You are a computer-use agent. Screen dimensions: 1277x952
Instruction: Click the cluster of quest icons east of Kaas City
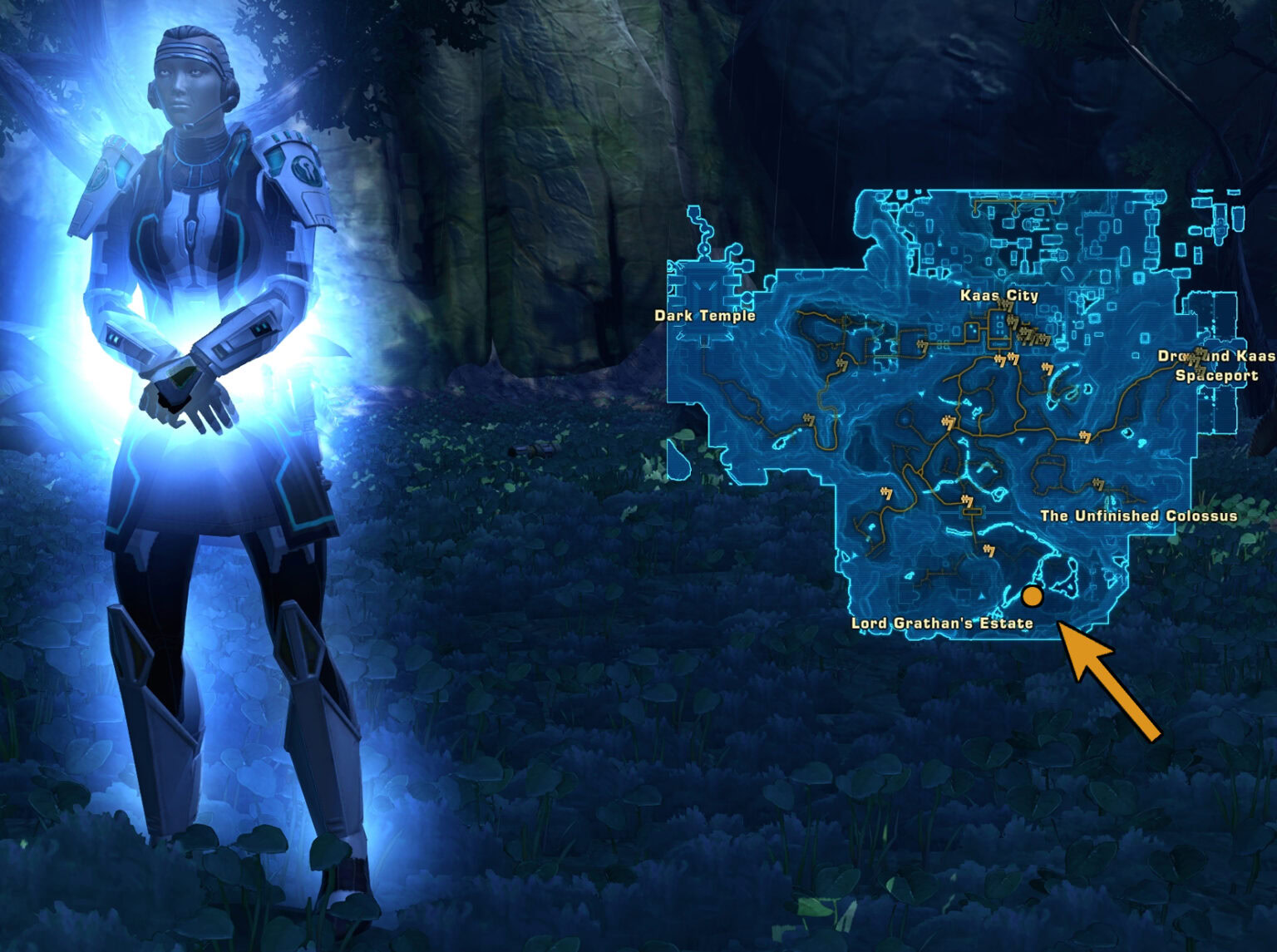(x=1029, y=335)
